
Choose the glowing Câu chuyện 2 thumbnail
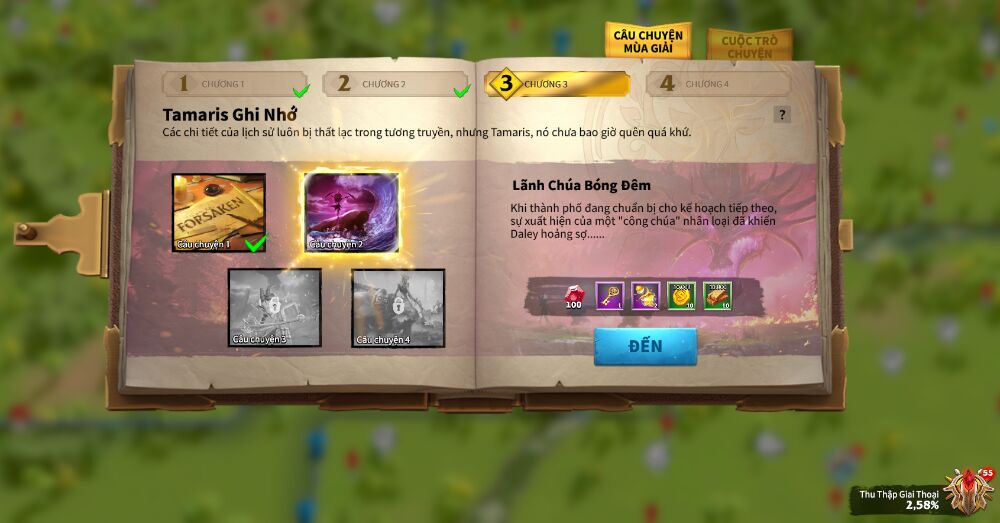(x=351, y=212)
